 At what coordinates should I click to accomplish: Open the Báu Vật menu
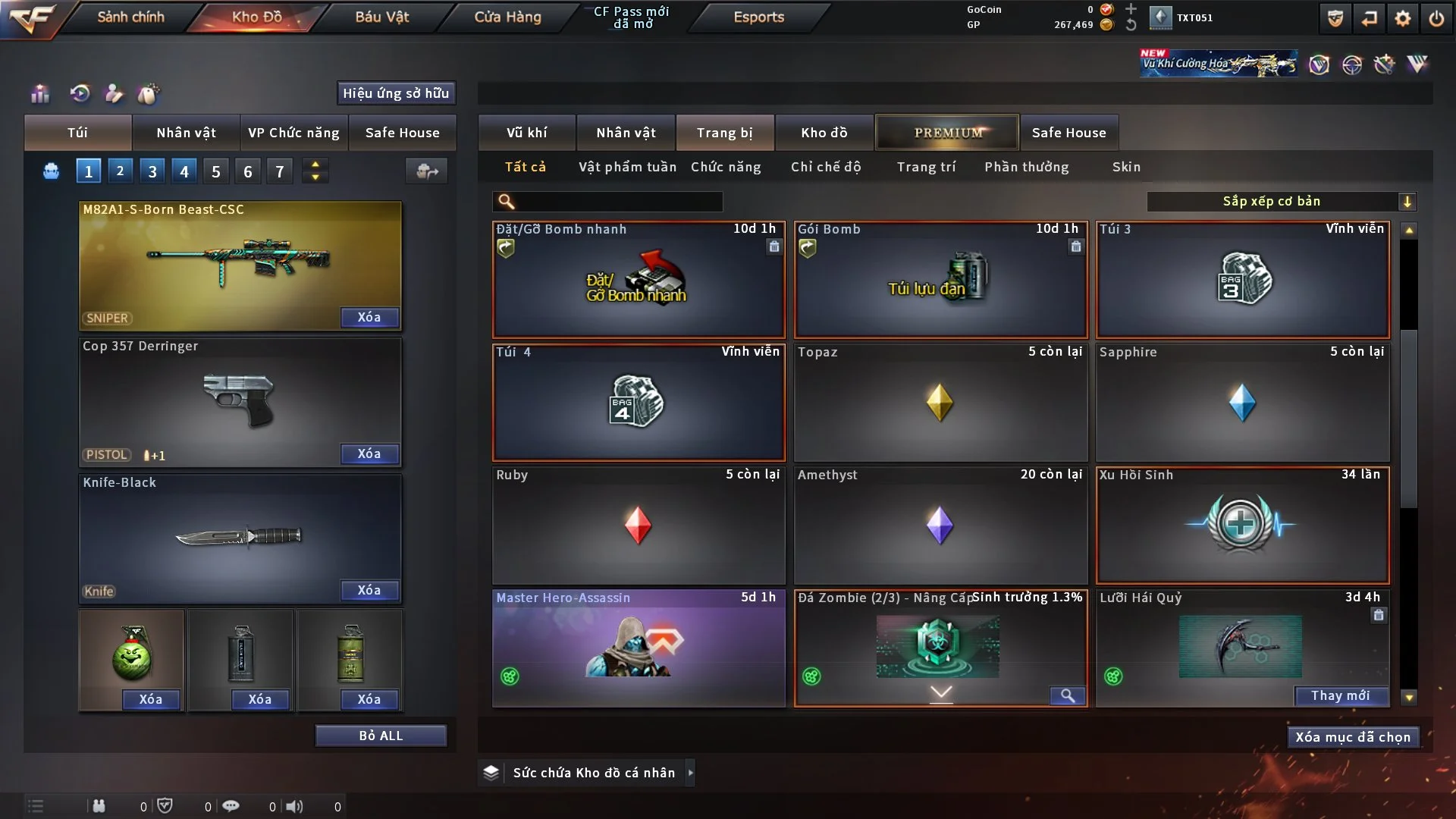(x=381, y=17)
